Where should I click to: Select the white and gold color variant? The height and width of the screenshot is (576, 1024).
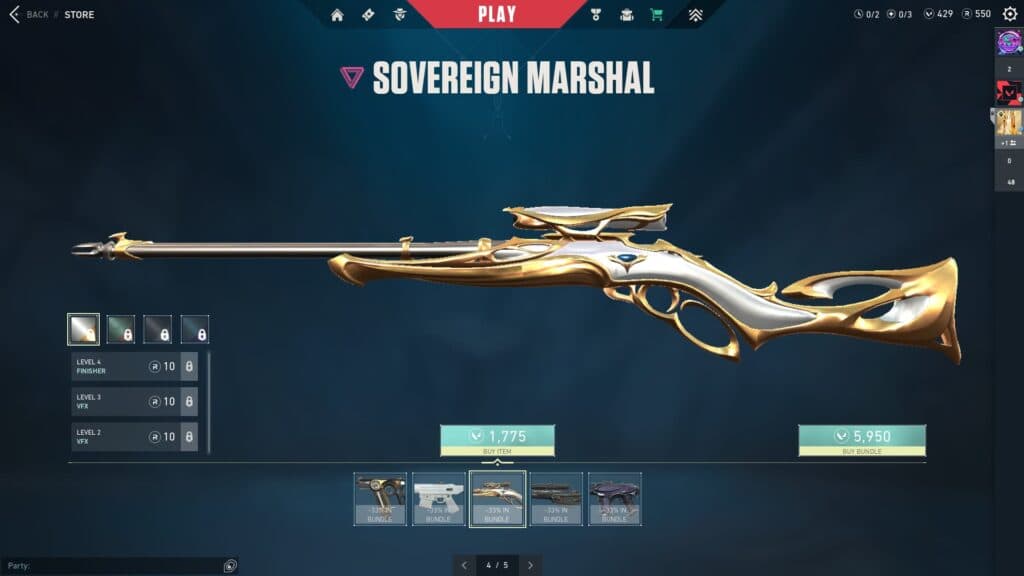83,329
